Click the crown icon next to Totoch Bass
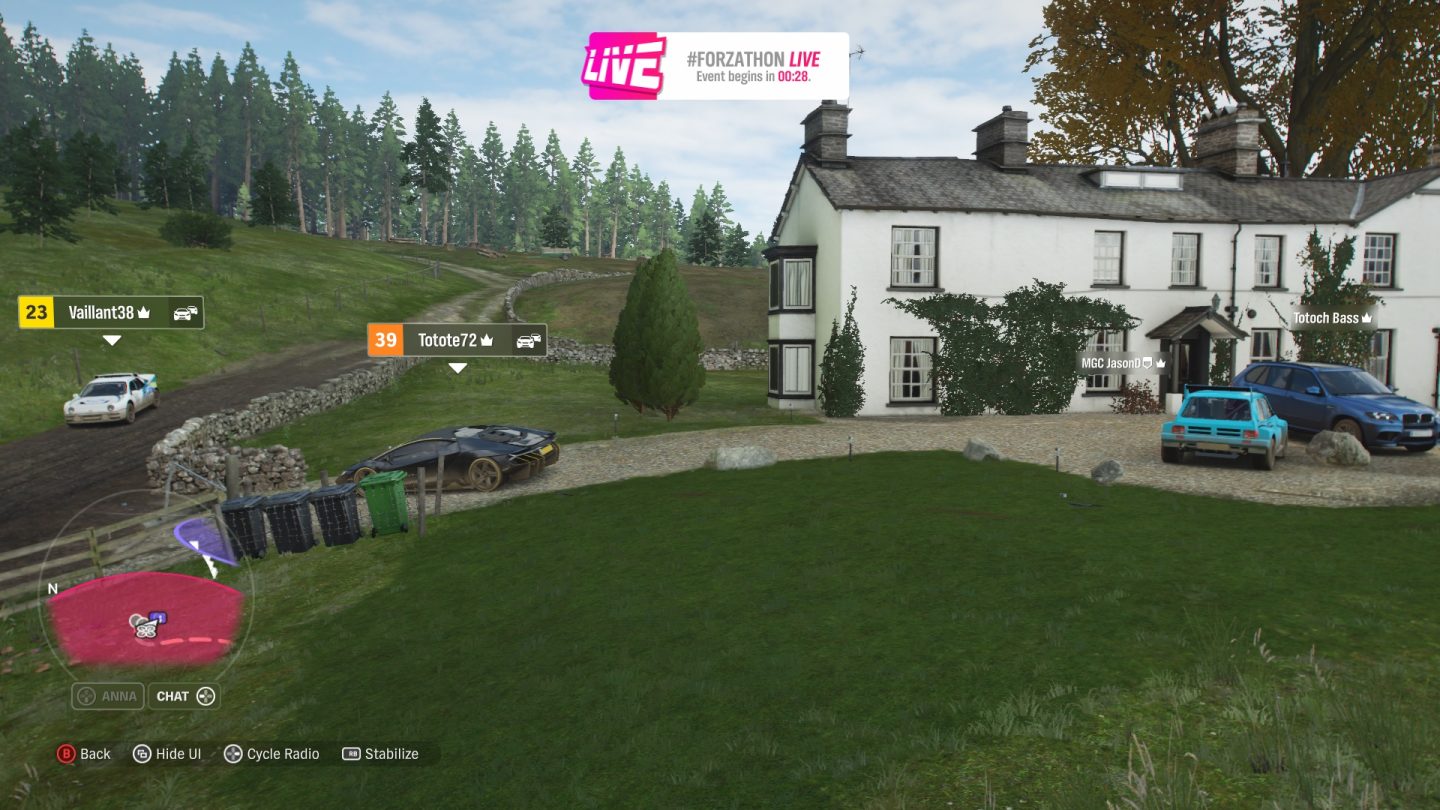1440x810 pixels. click(x=1367, y=317)
